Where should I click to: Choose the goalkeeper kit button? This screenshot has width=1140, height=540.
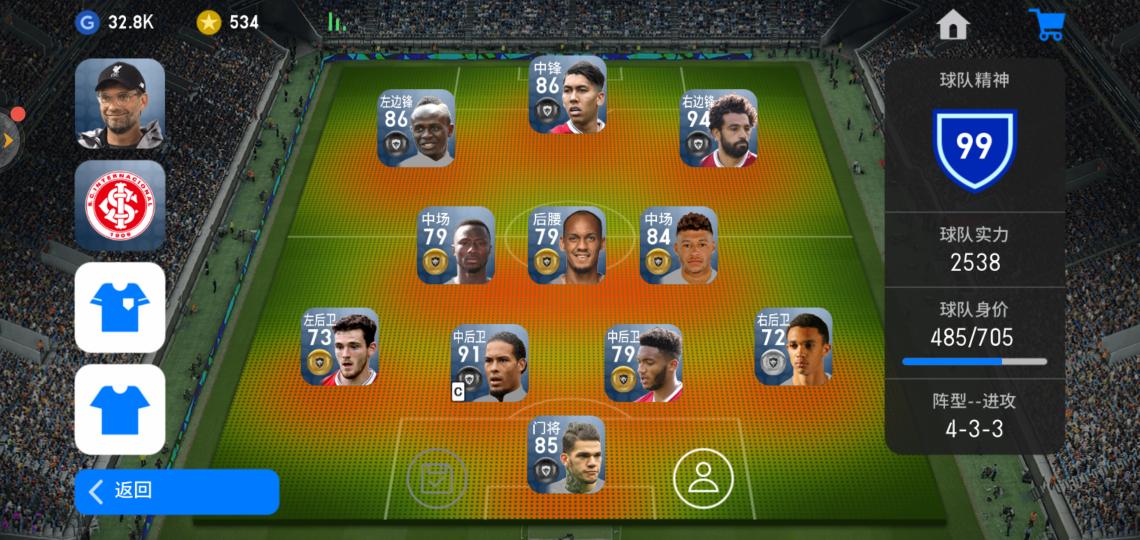pyautogui.click(x=120, y=307)
